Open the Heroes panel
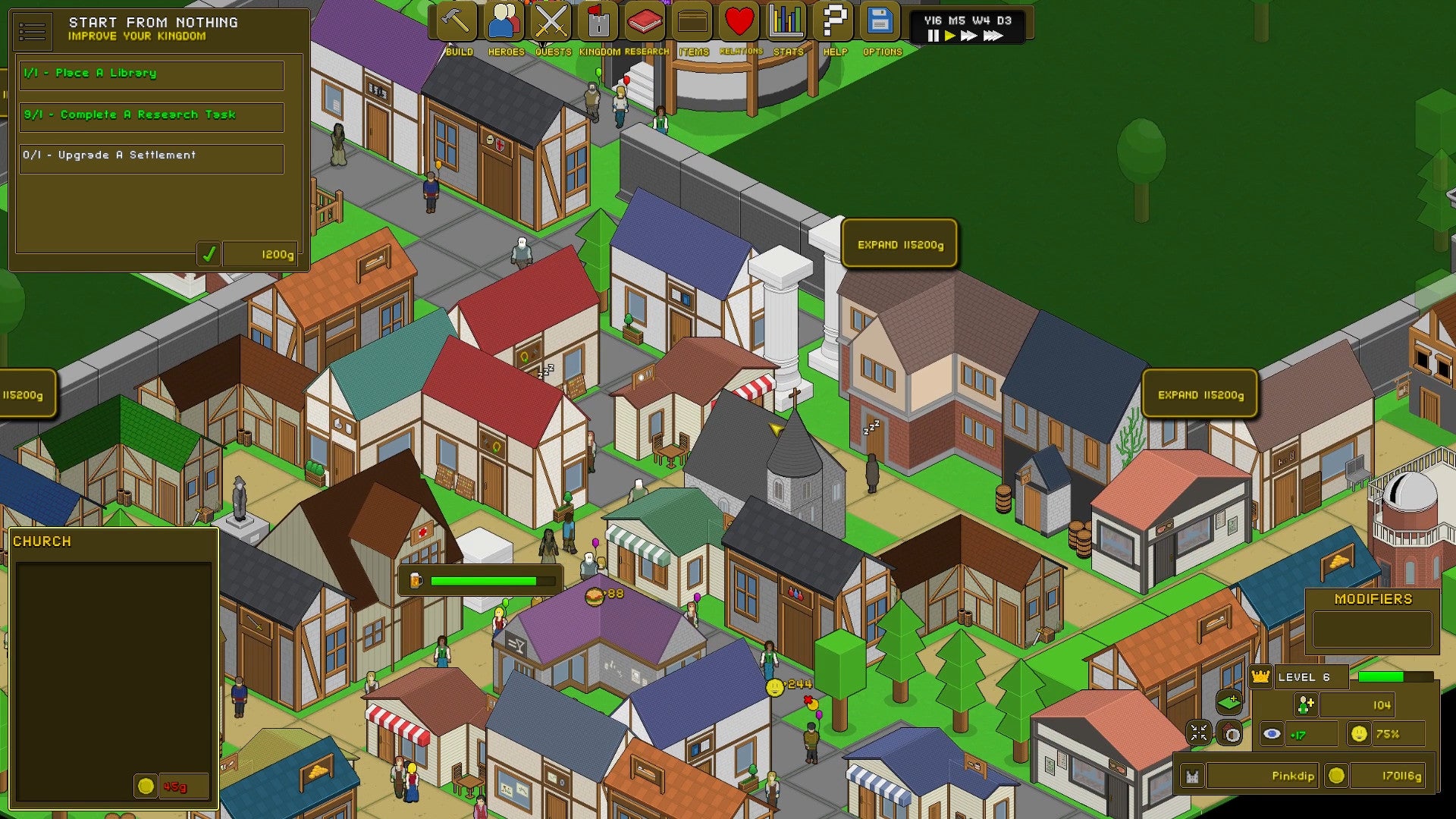 point(504,20)
